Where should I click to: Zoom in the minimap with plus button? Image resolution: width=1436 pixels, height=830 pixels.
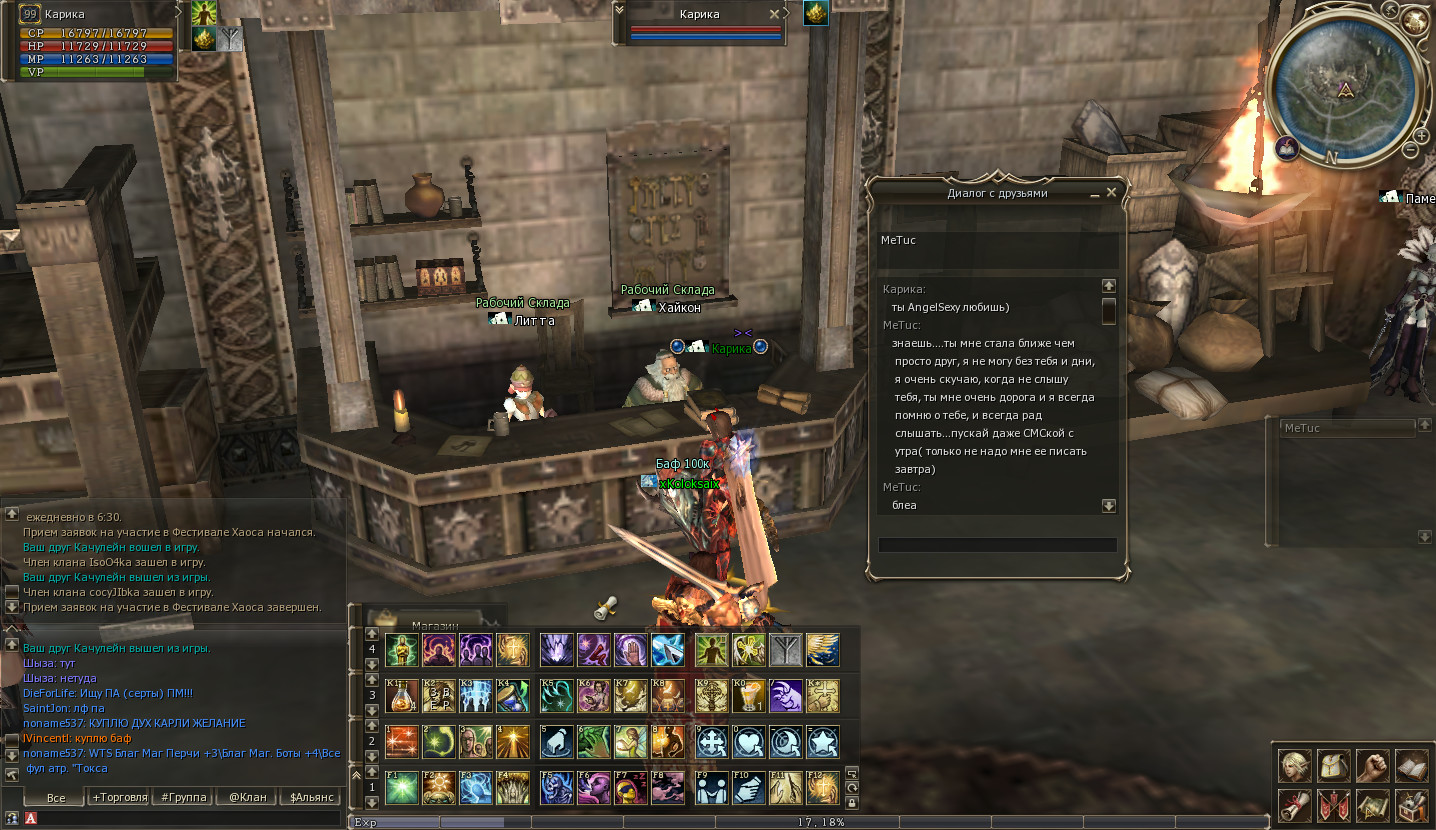1422,135
